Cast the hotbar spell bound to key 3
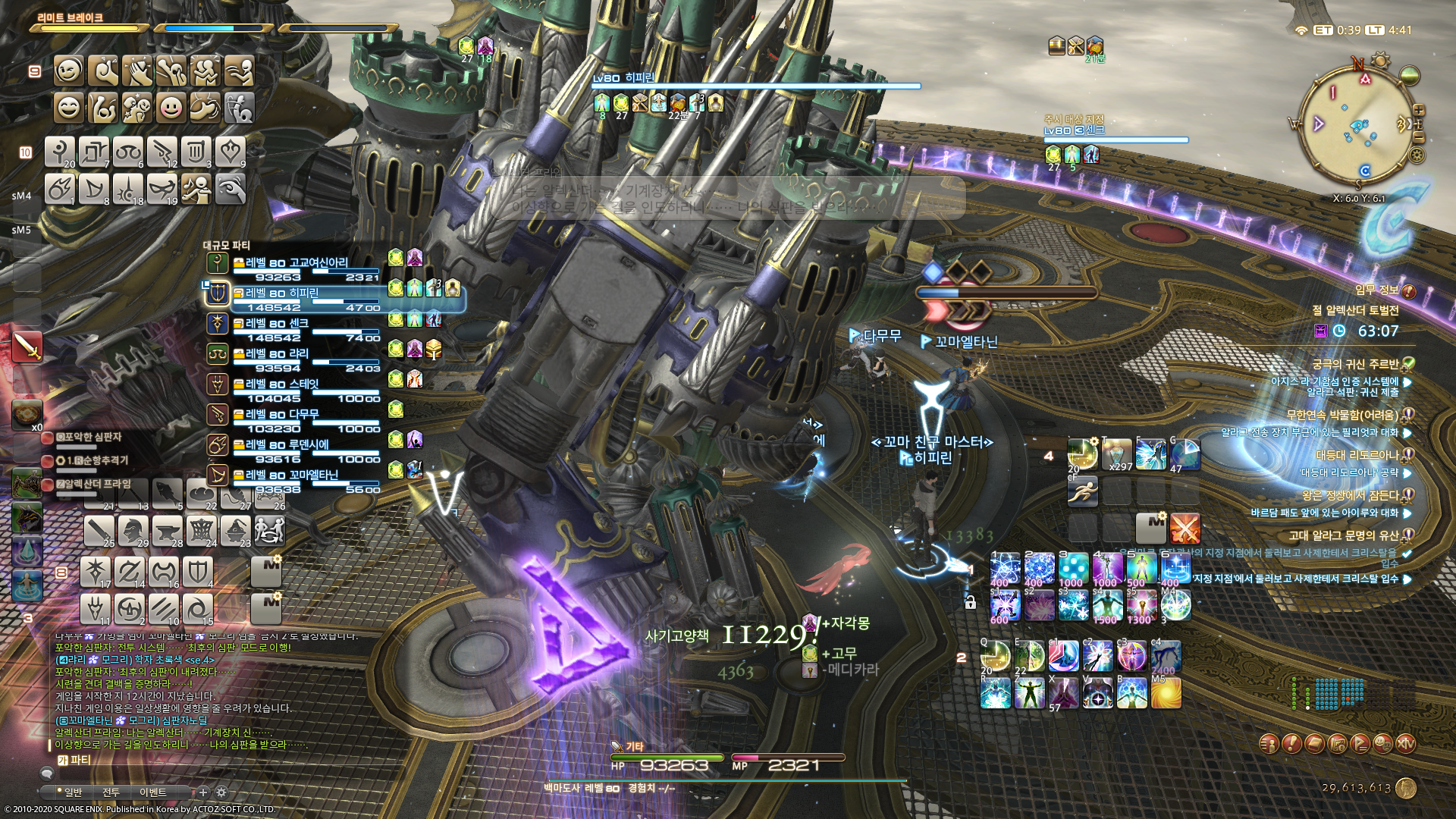This screenshot has height=819, width=1456. 1073,568
